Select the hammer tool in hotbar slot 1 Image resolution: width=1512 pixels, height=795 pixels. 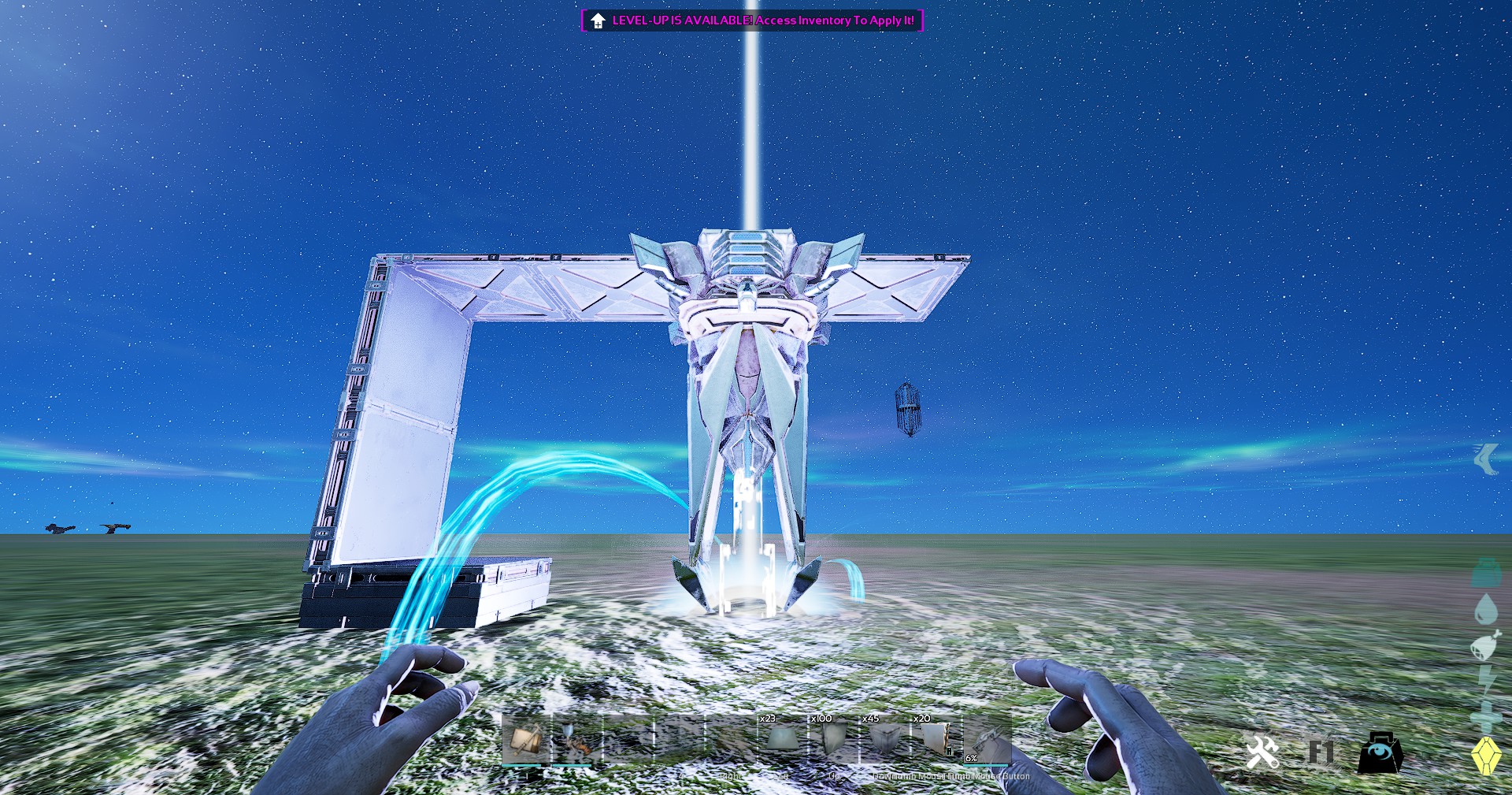pyautogui.click(x=526, y=742)
